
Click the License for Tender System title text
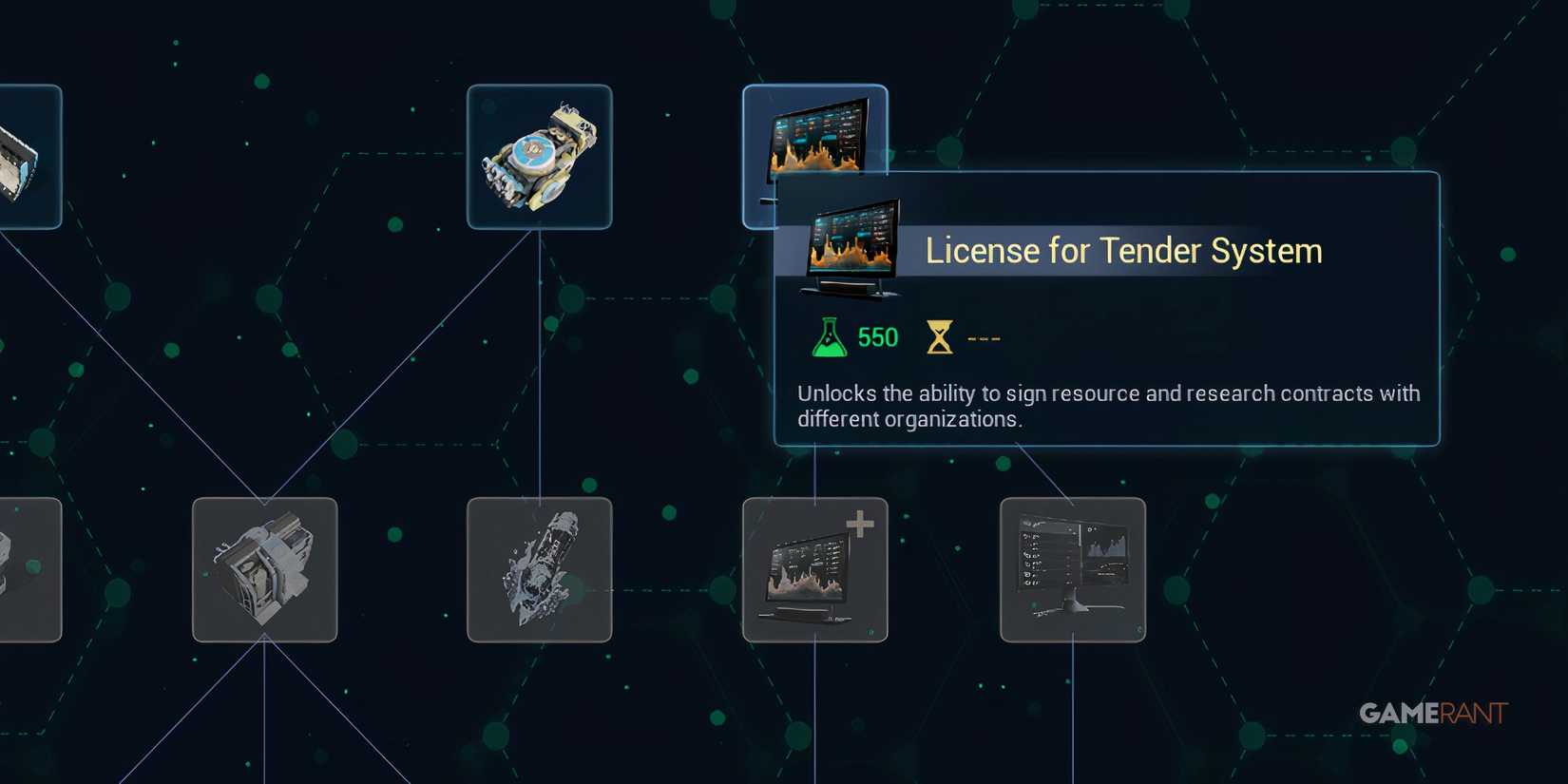(1123, 250)
